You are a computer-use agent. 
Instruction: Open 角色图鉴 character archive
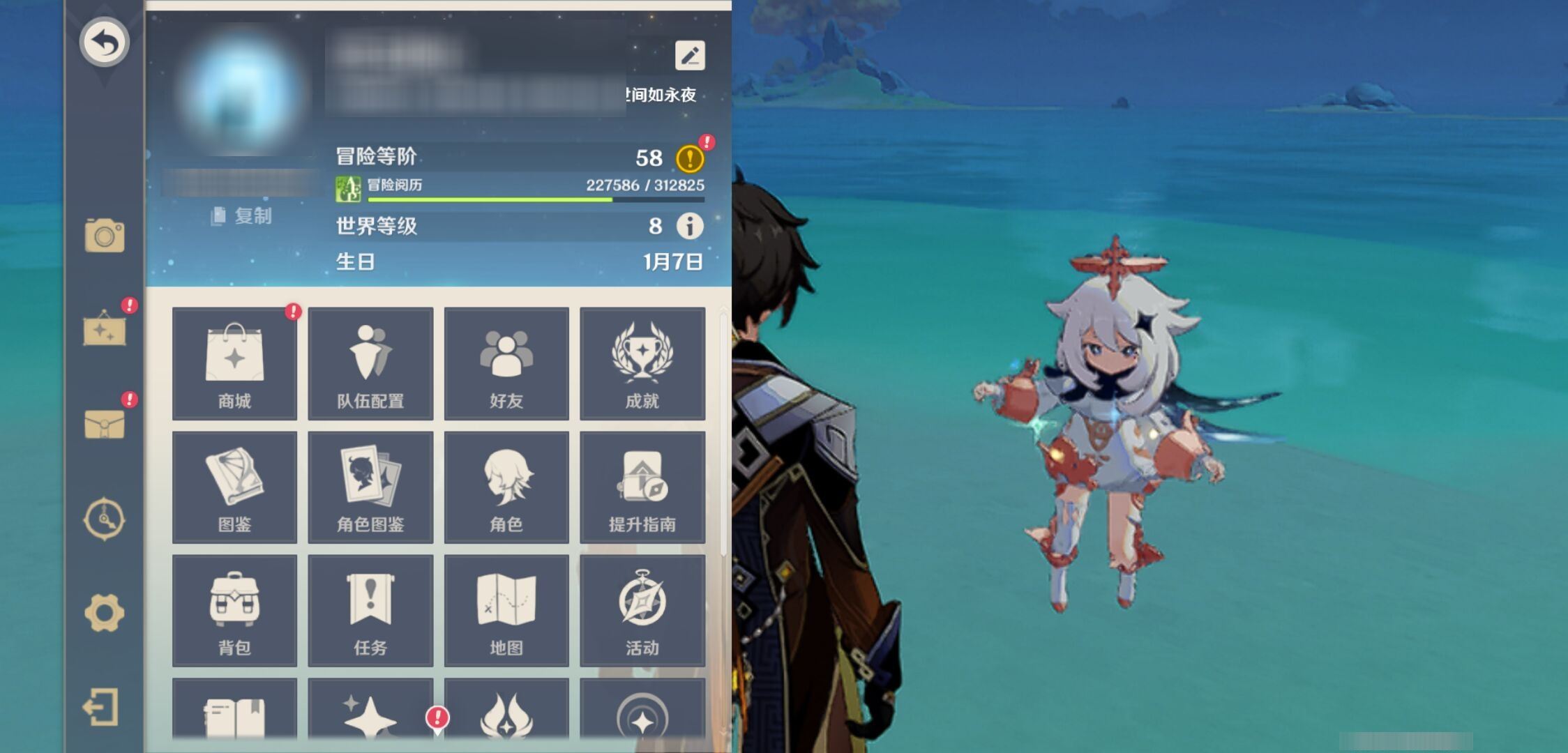(x=370, y=487)
